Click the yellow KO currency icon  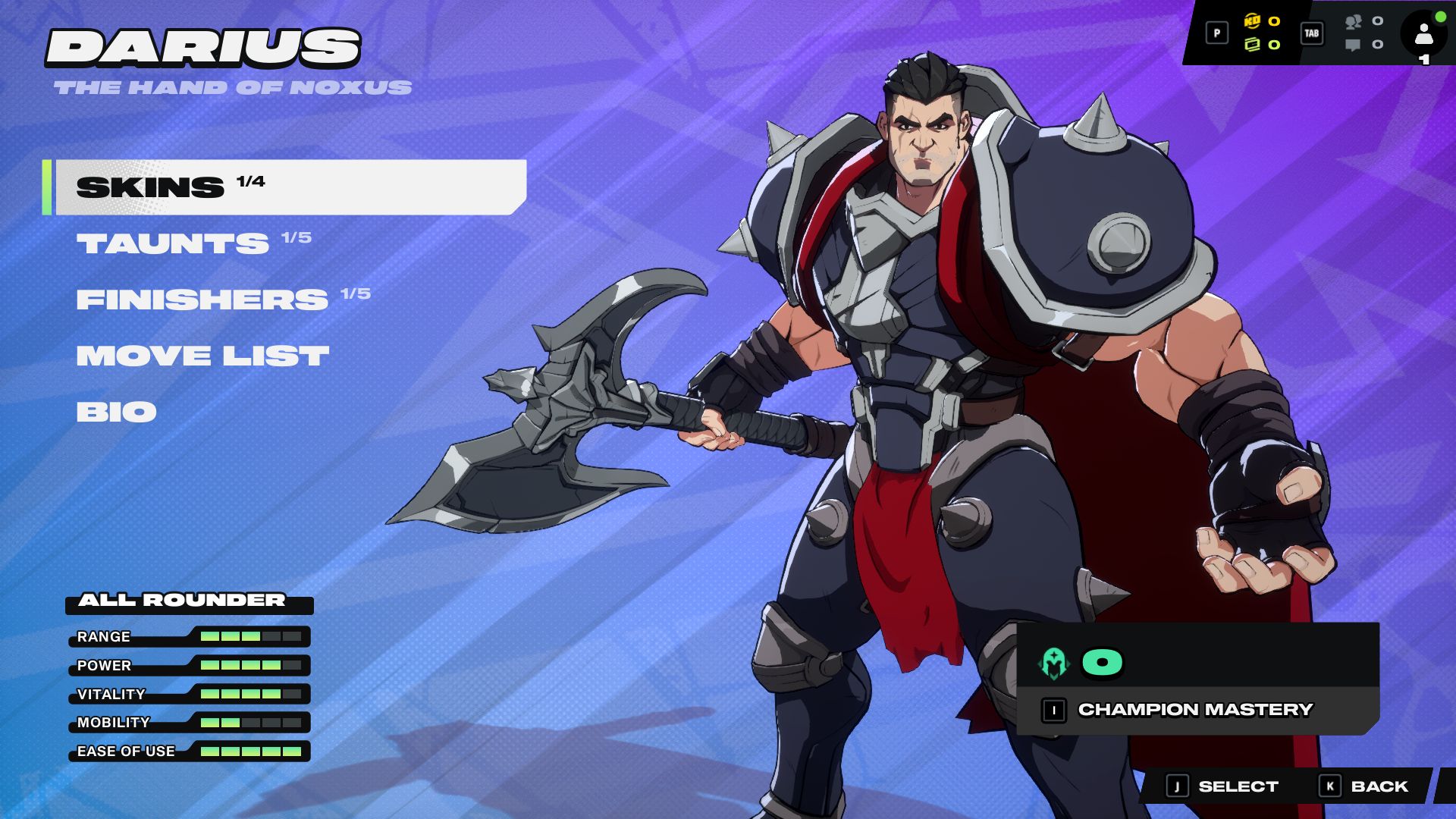(1252, 21)
